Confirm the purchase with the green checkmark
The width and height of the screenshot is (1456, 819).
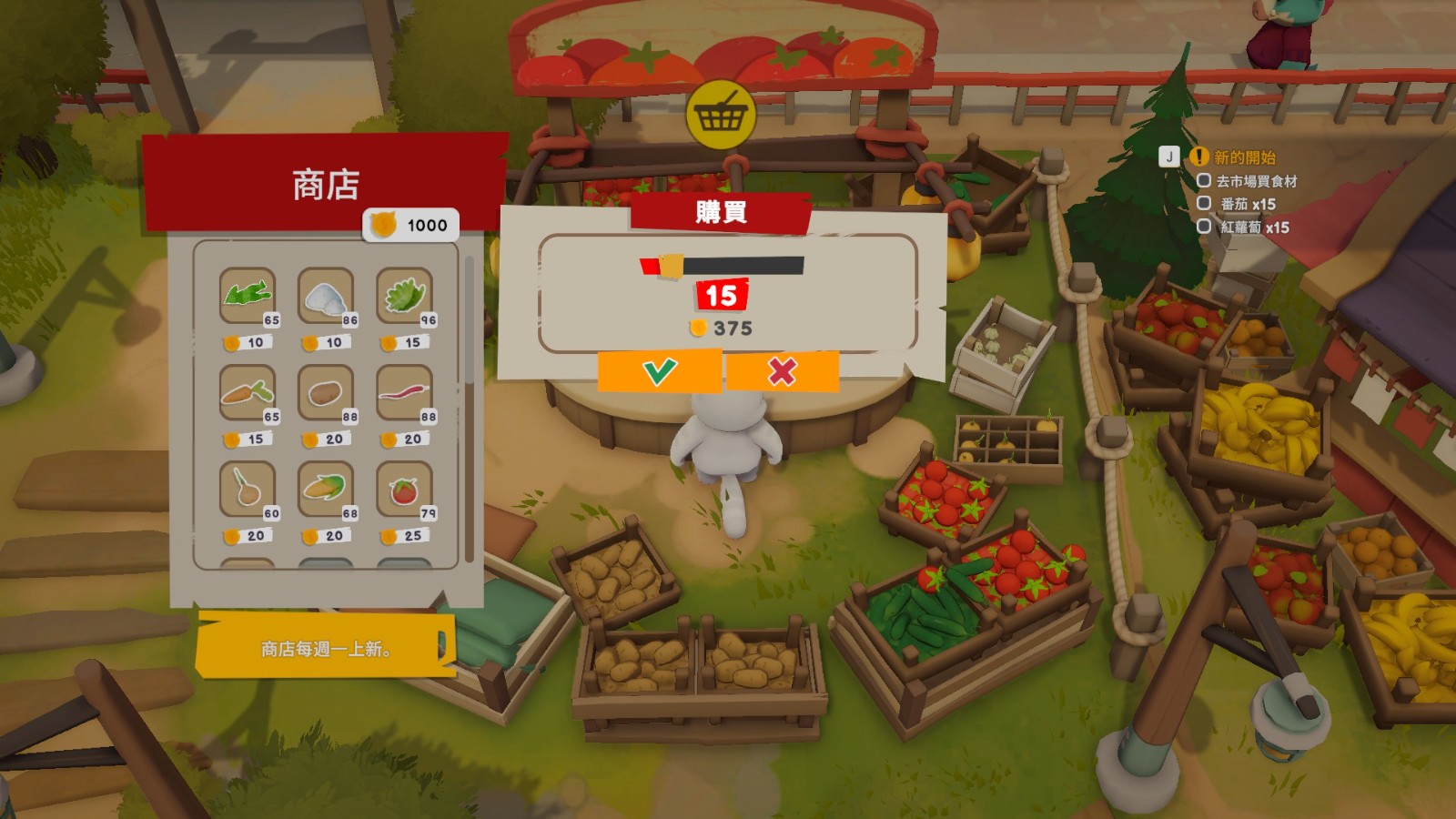pos(659,371)
